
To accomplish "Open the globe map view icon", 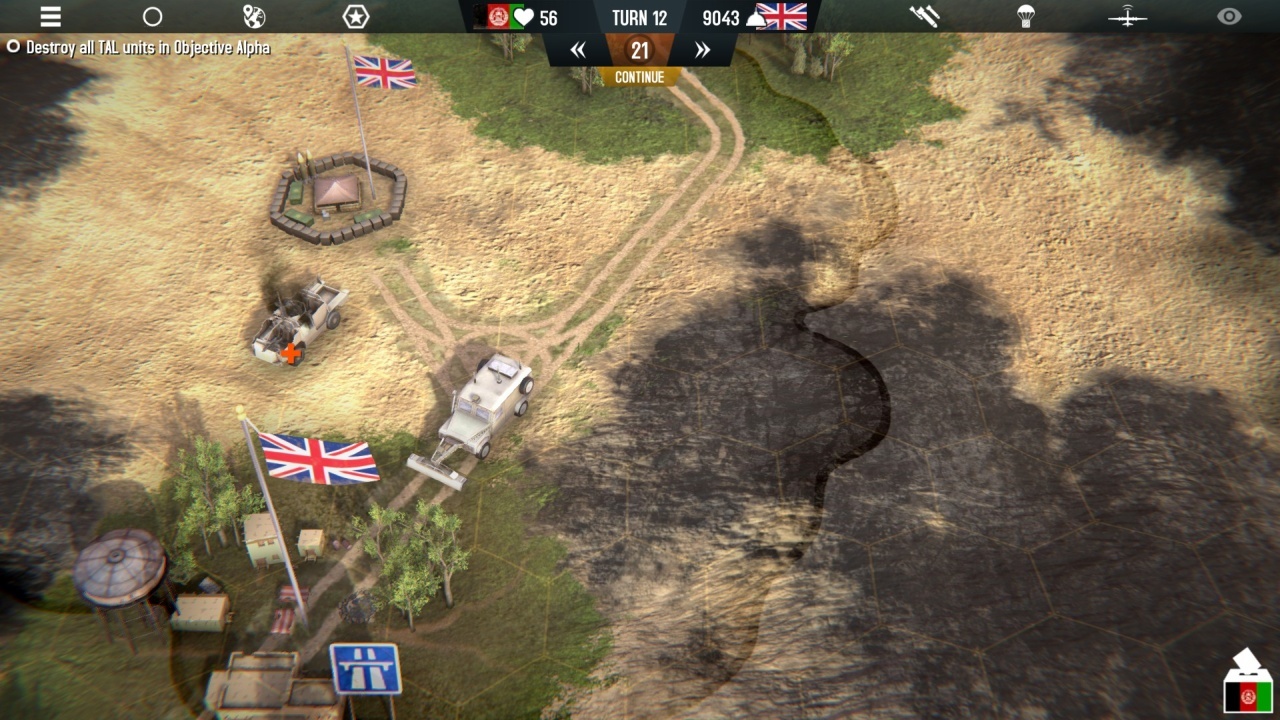I will click(254, 17).
